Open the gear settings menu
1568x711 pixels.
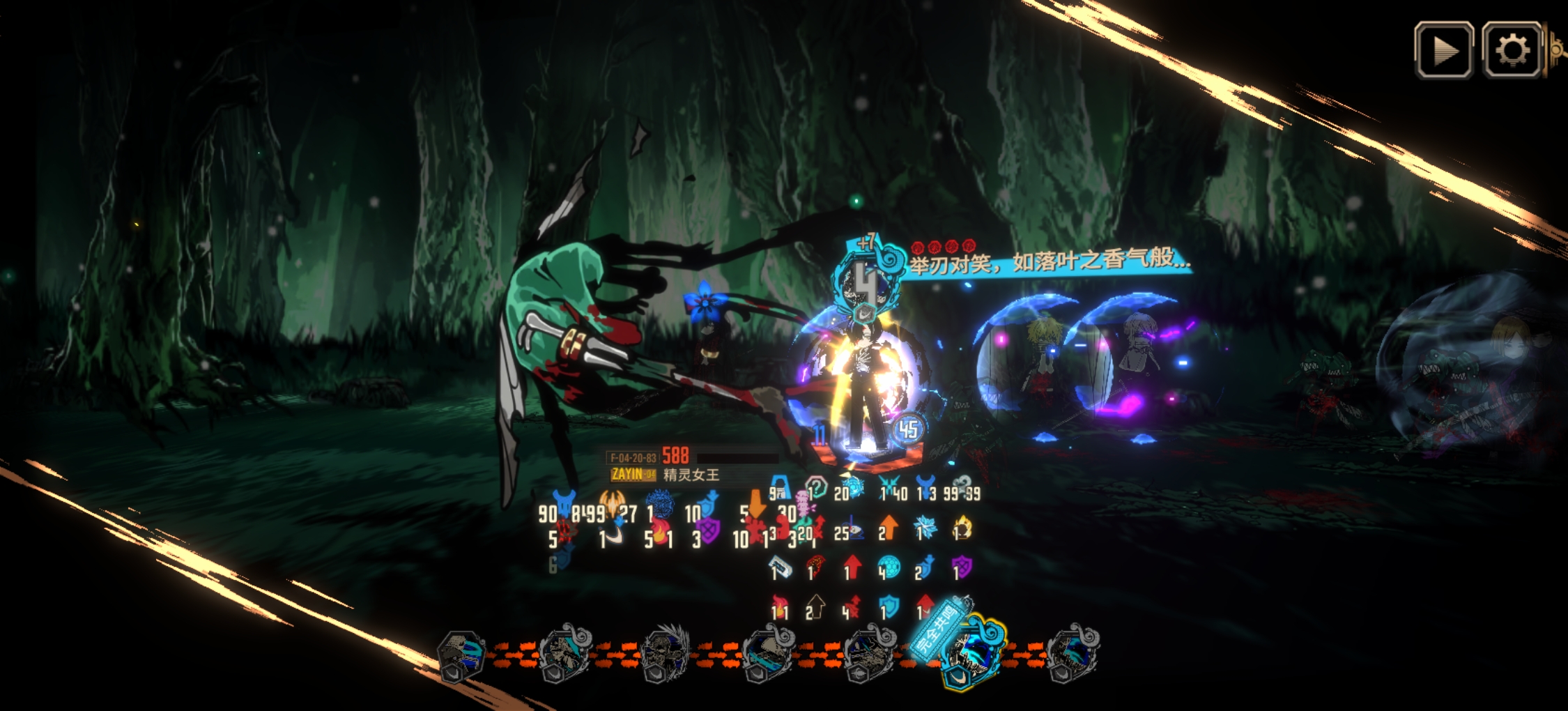click(x=1512, y=49)
